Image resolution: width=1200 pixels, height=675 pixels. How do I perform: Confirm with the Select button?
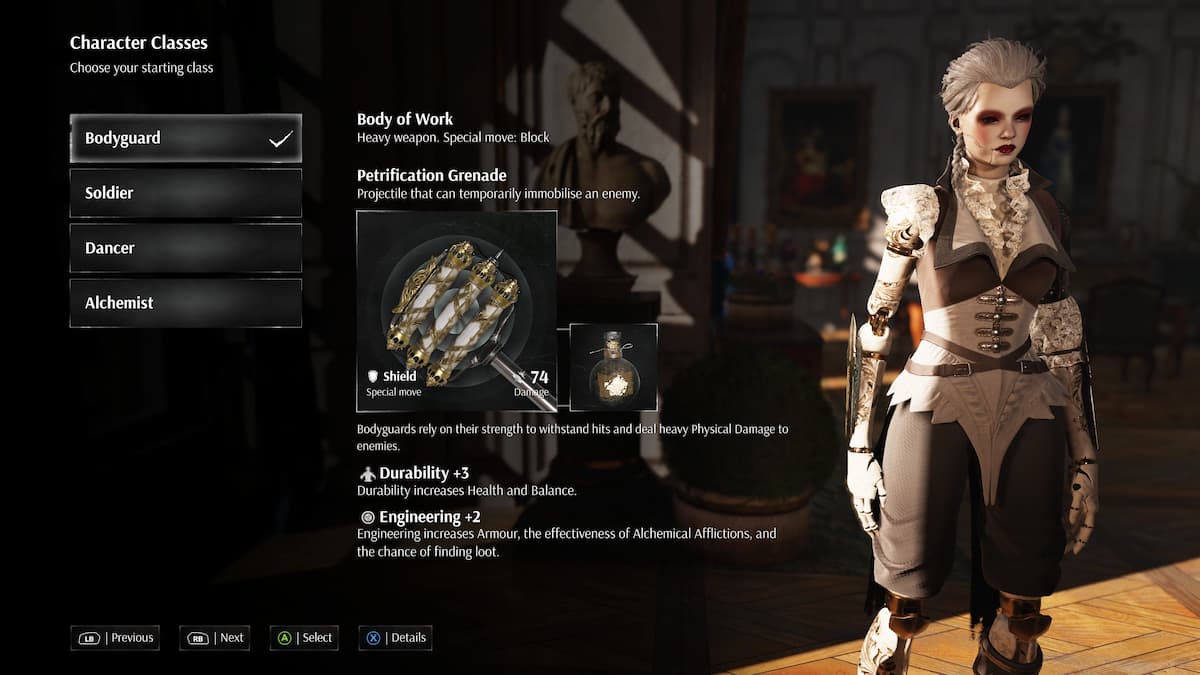point(304,638)
